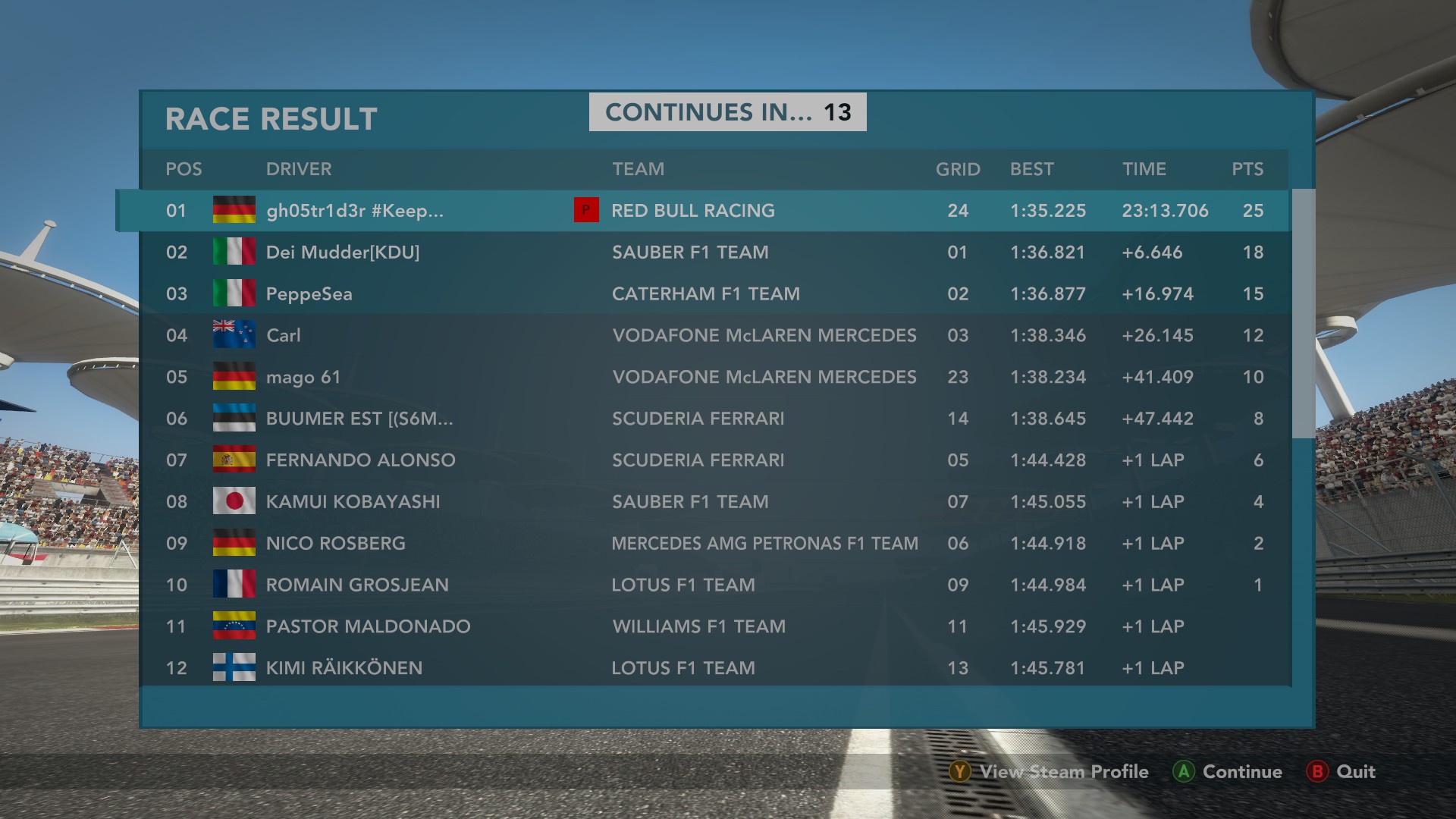This screenshot has height=819, width=1456.
Task: Click the Venezuelan flag beside Pastor Maldonado
Action: tap(234, 626)
